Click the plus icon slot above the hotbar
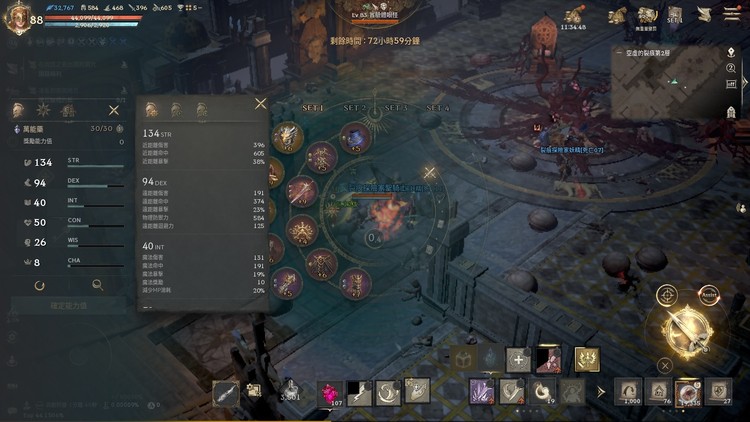Image resolution: width=750 pixels, height=422 pixels. pyautogui.click(x=518, y=360)
